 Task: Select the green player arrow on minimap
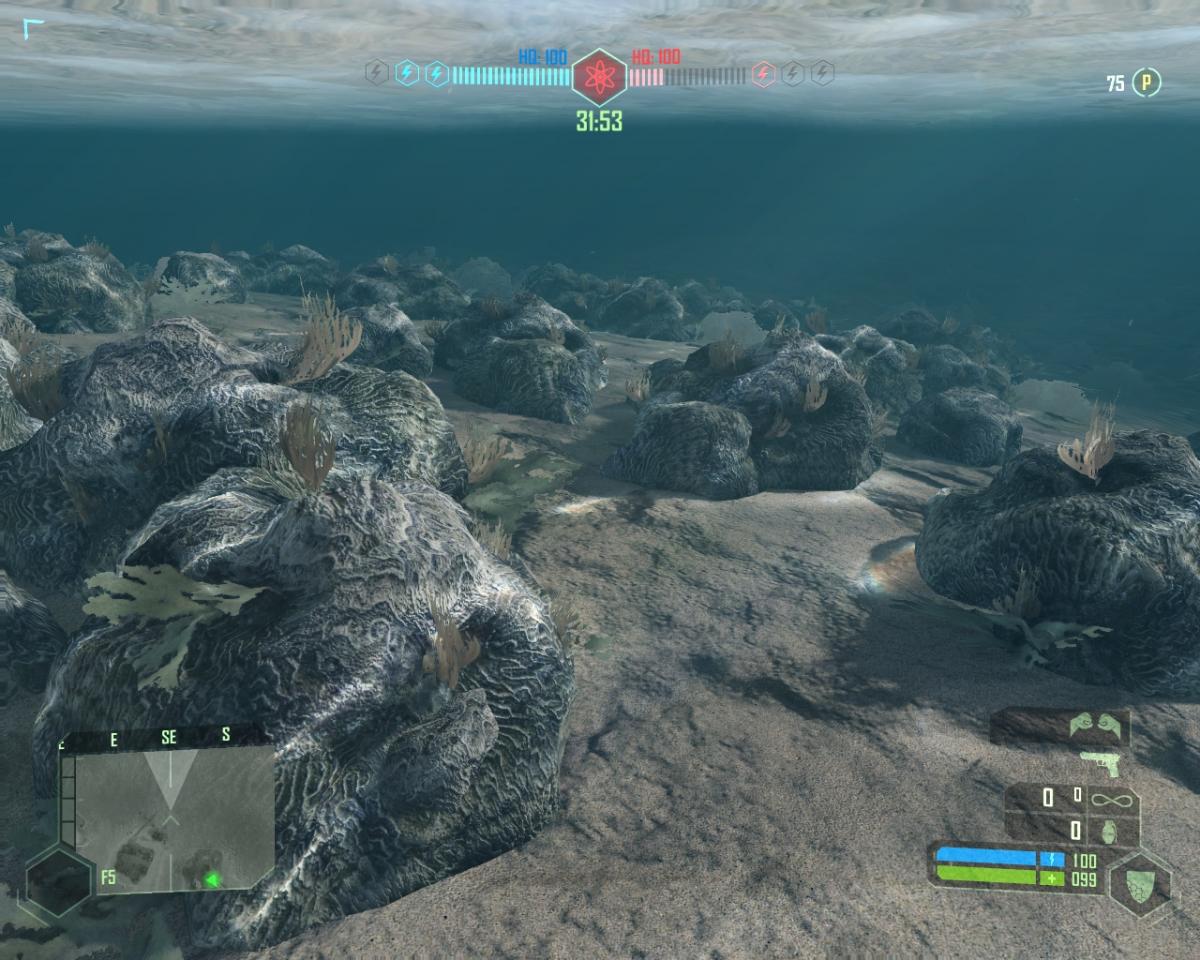212,880
